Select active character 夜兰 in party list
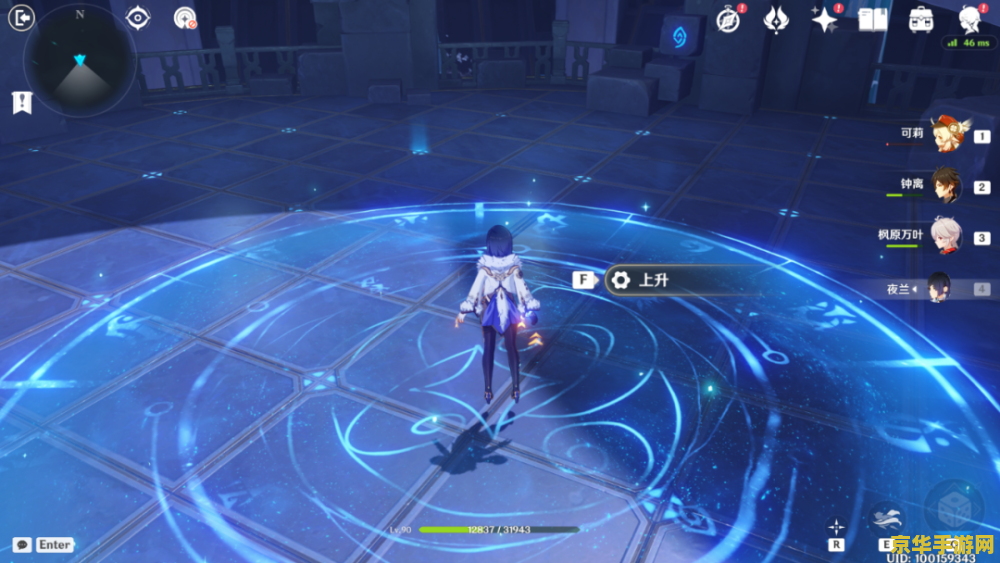This screenshot has width=1000, height=563. (940, 288)
